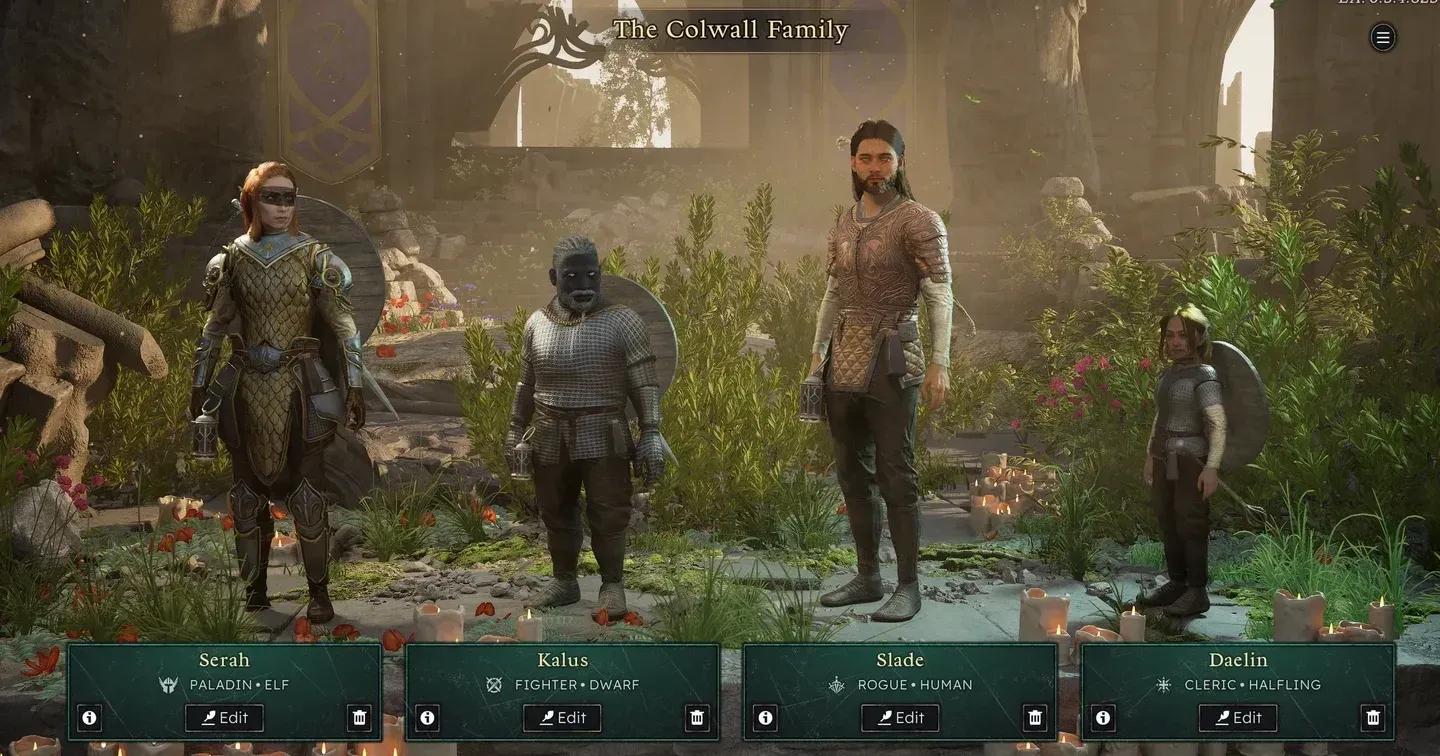The image size is (1440, 756).
Task: Click the Paladin class icon on Serah's card
Action: click(168, 684)
